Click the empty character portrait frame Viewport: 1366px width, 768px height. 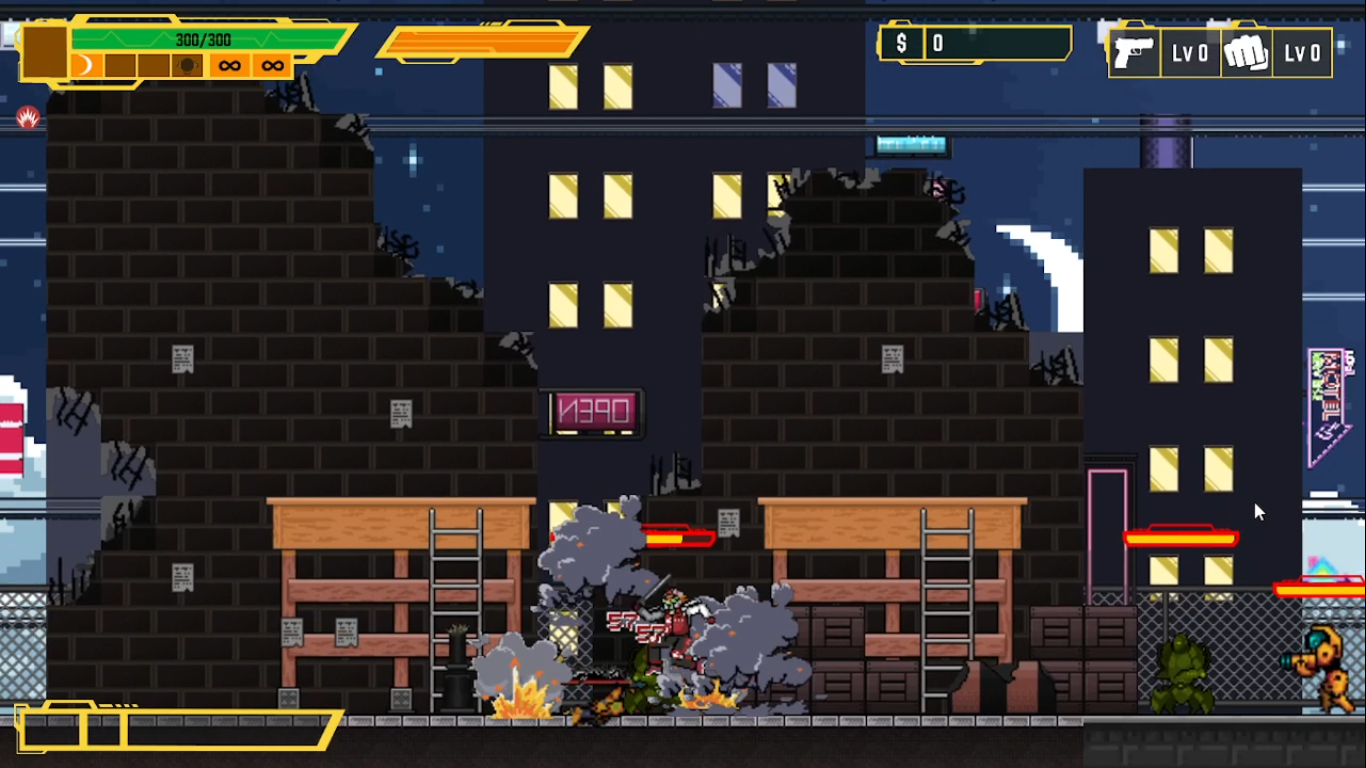tap(44, 50)
